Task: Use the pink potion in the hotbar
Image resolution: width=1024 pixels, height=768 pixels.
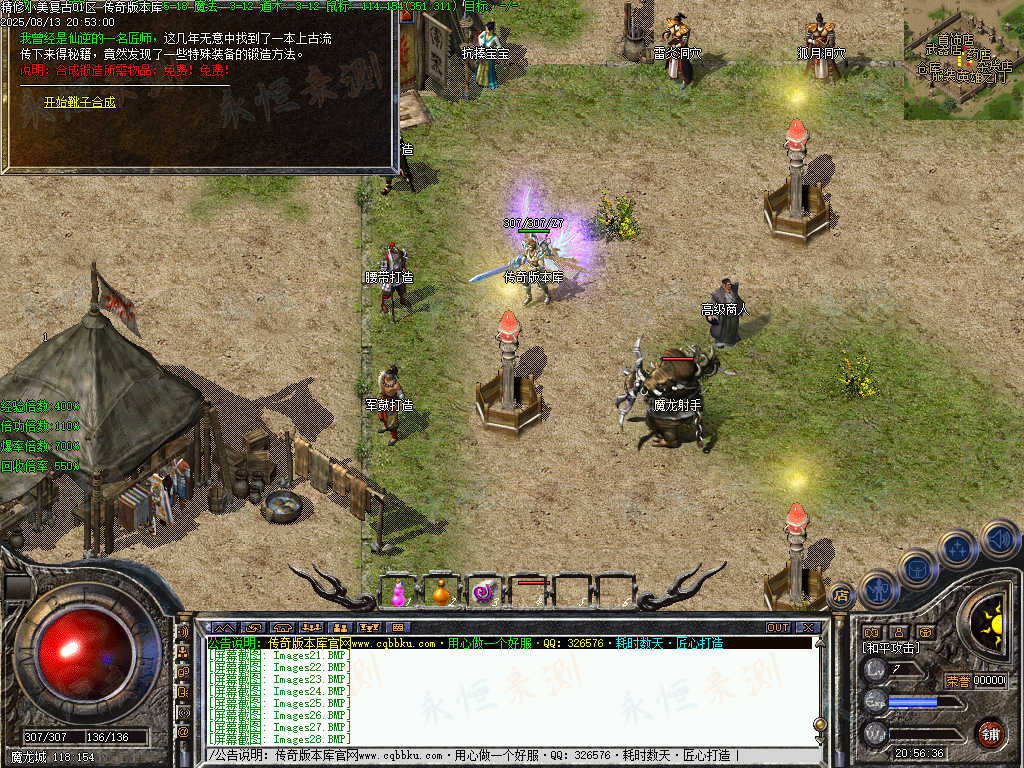Action: [x=399, y=592]
